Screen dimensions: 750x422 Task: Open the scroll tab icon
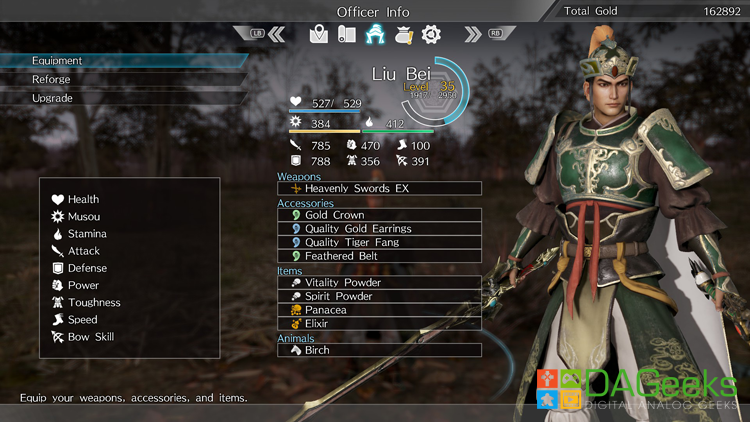346,35
